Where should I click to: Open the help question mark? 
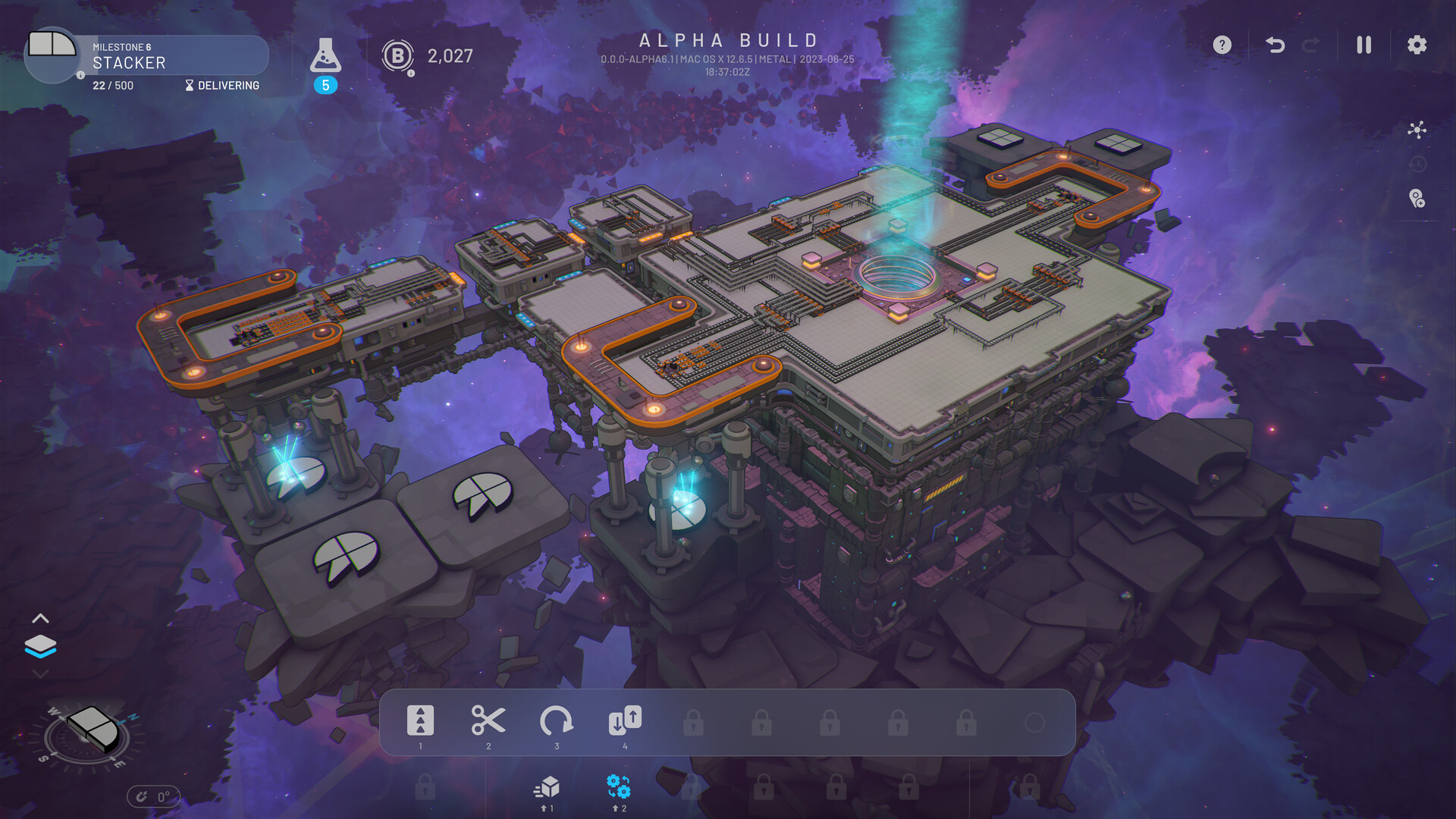[x=1222, y=45]
